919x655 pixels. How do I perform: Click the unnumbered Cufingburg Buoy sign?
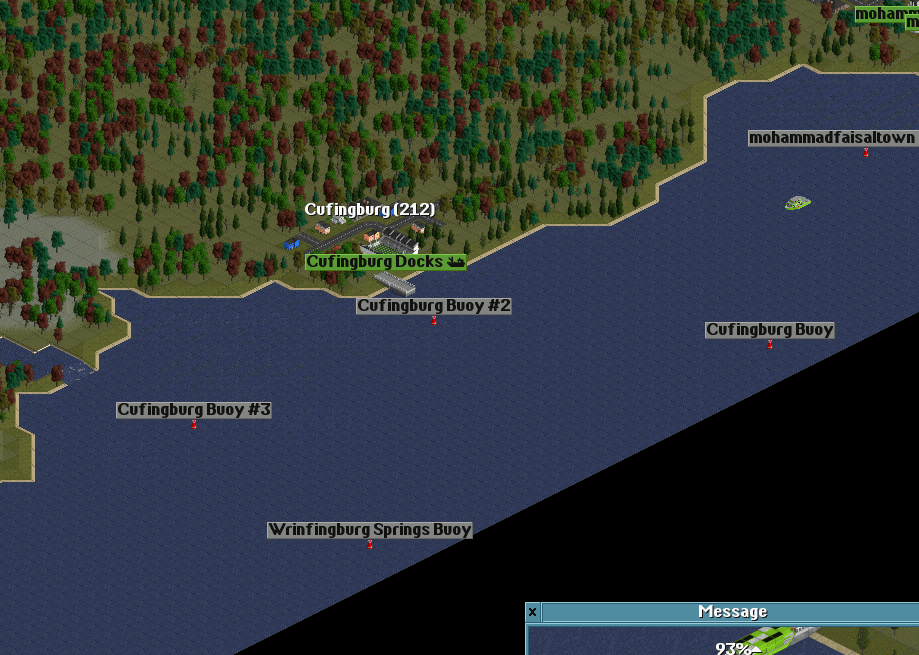coord(769,330)
